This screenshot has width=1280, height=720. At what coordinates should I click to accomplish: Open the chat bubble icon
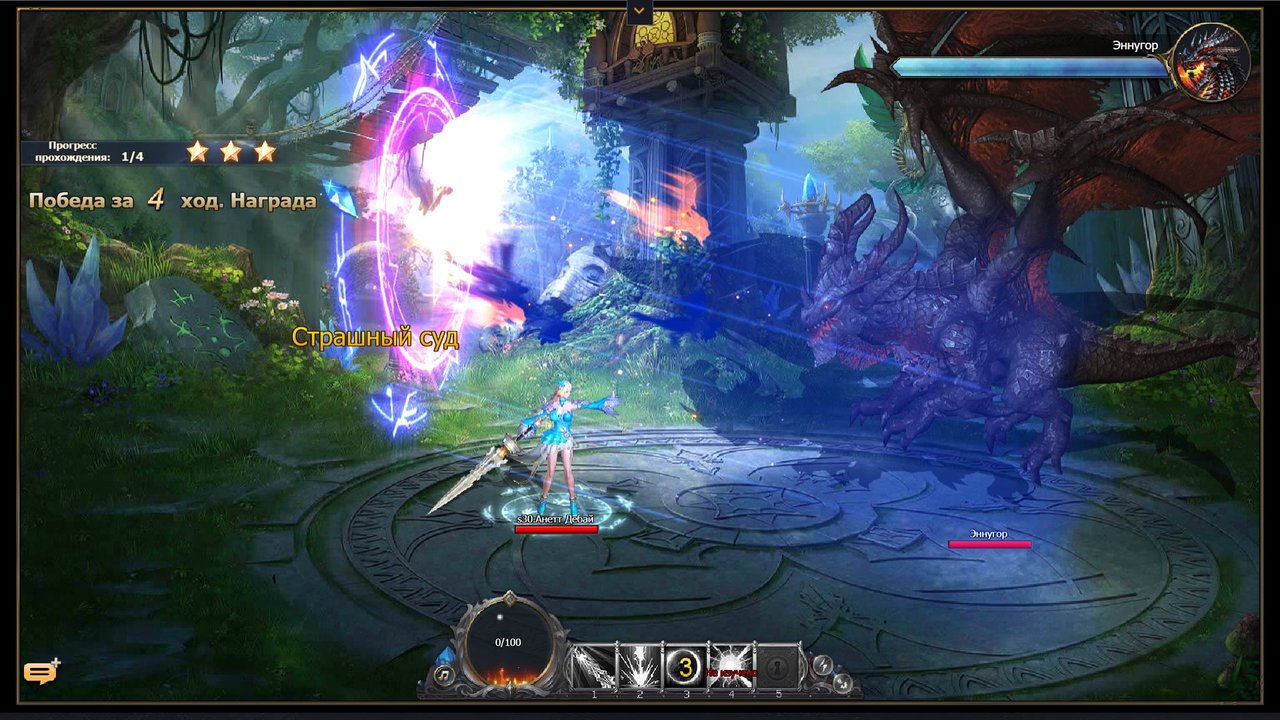click(x=40, y=673)
